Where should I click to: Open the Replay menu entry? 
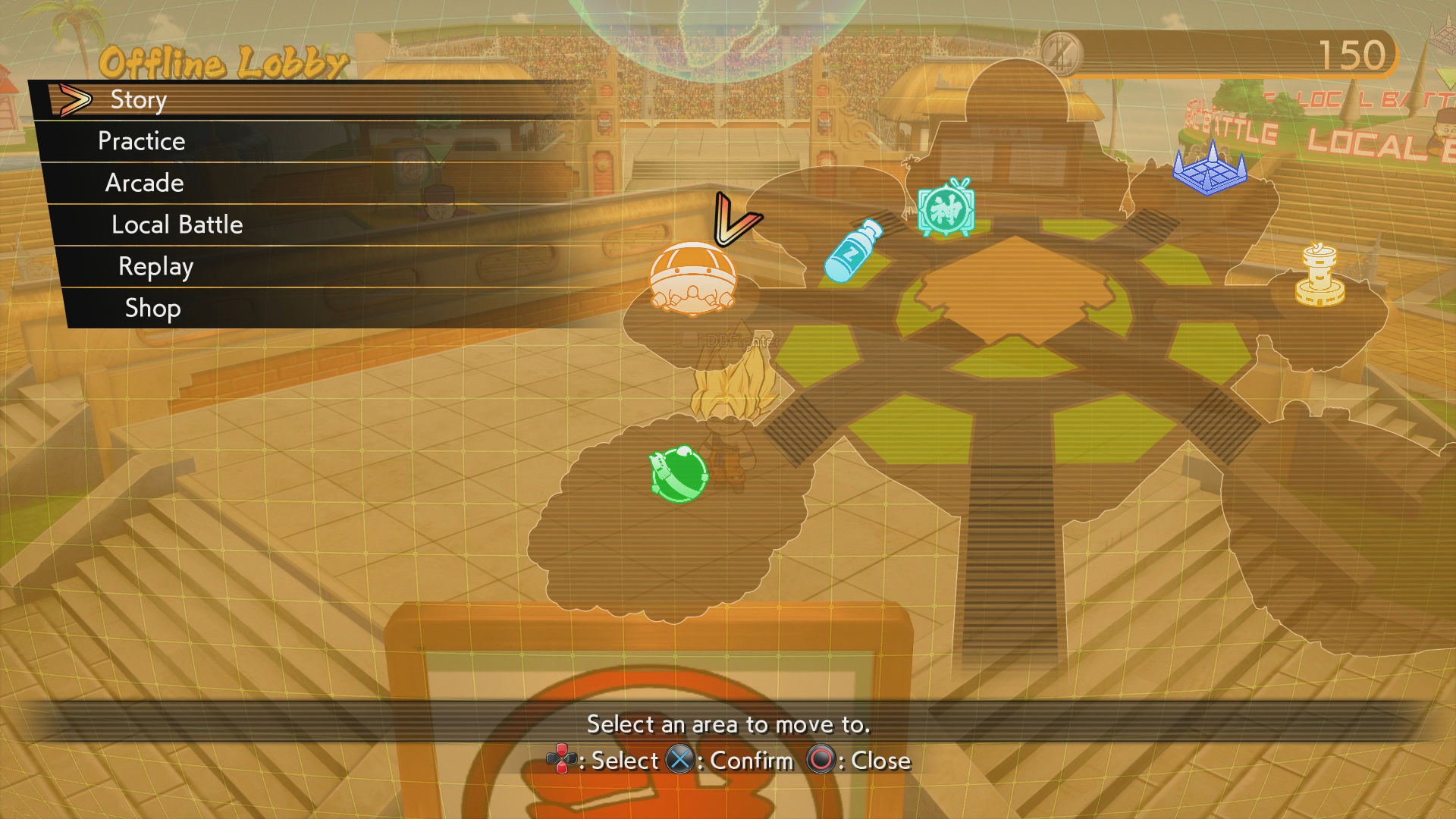(156, 266)
